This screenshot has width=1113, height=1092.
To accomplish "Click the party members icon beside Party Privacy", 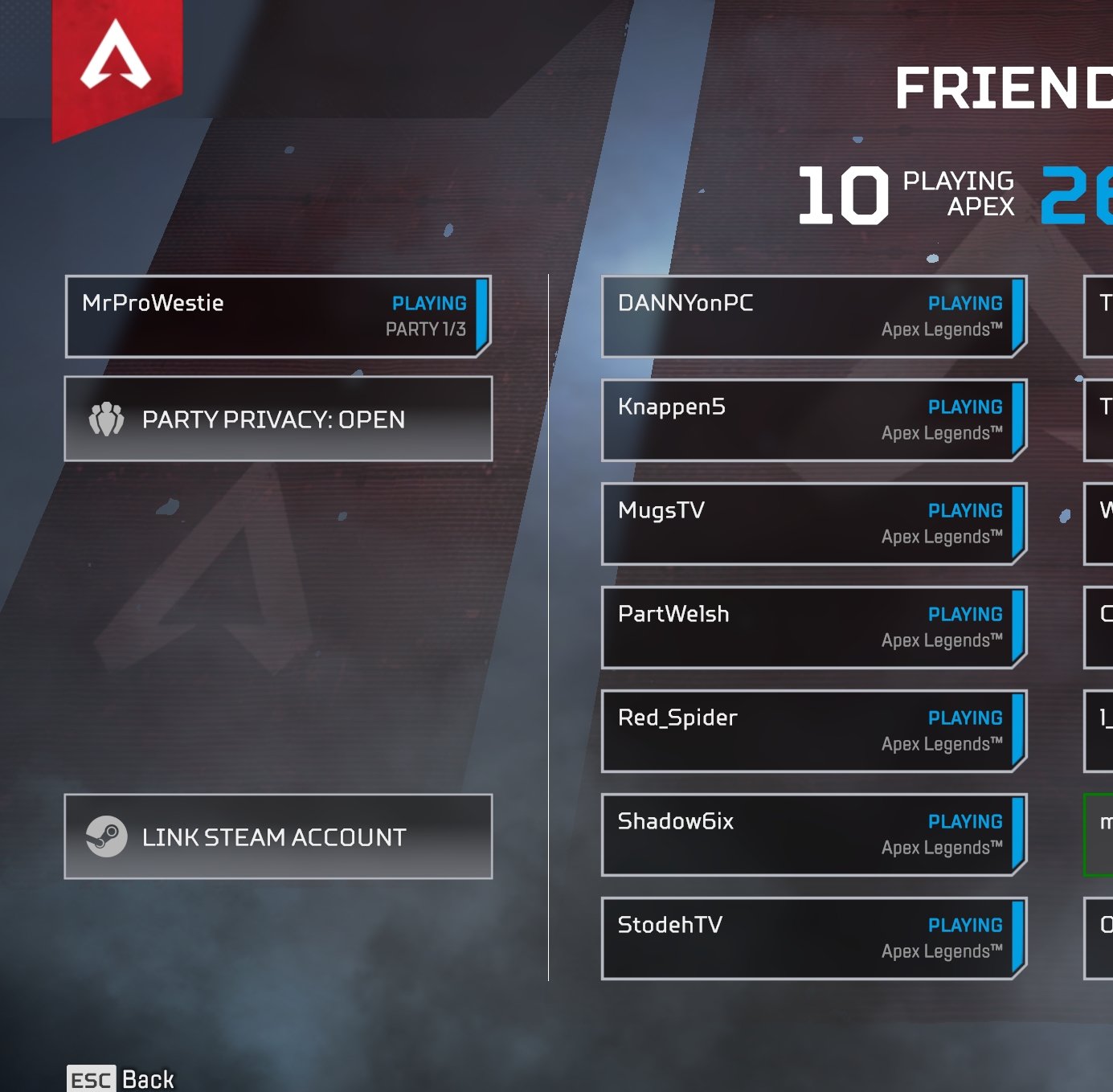I will 107,419.
